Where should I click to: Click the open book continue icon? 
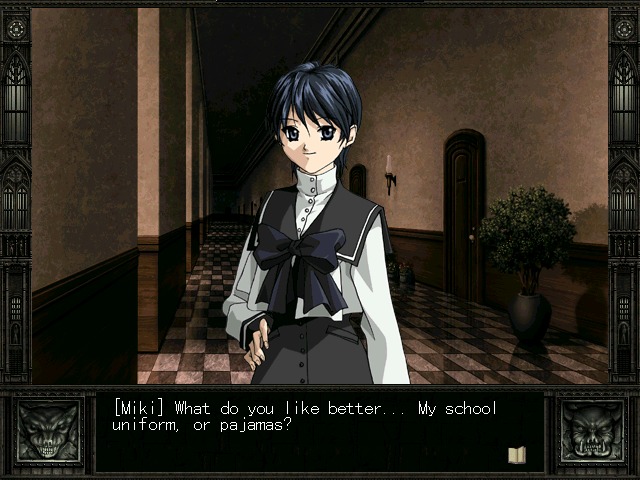pos(516,455)
